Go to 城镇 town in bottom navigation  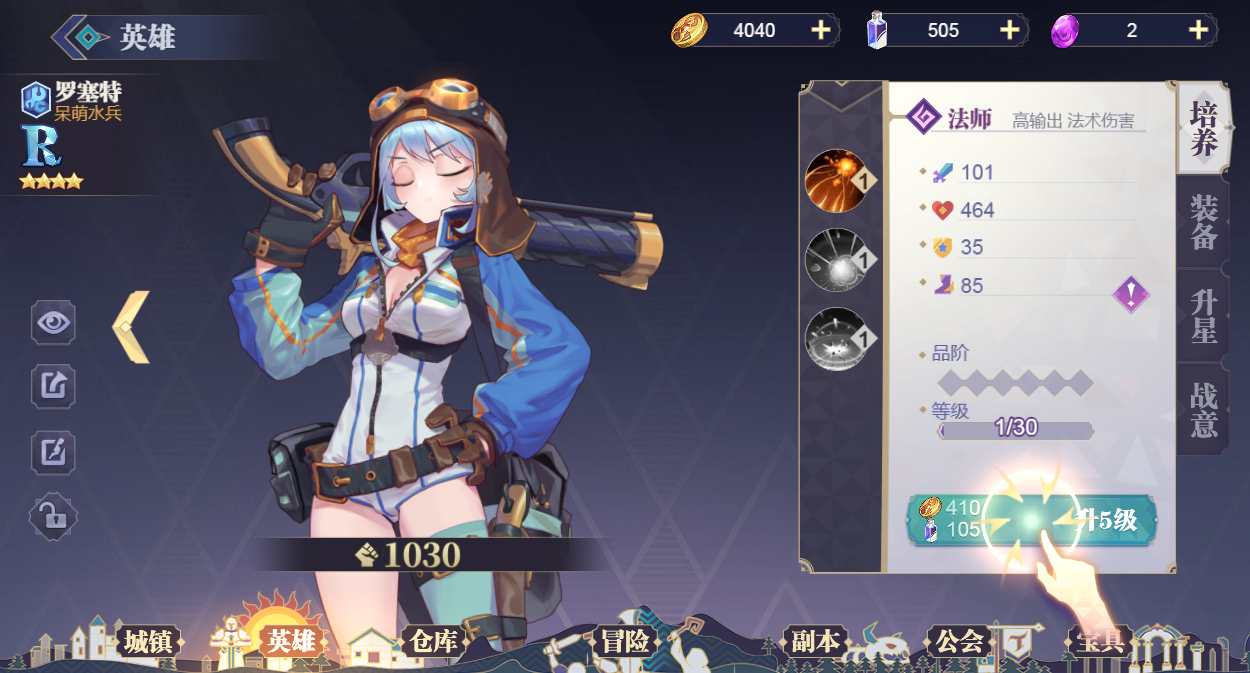147,641
